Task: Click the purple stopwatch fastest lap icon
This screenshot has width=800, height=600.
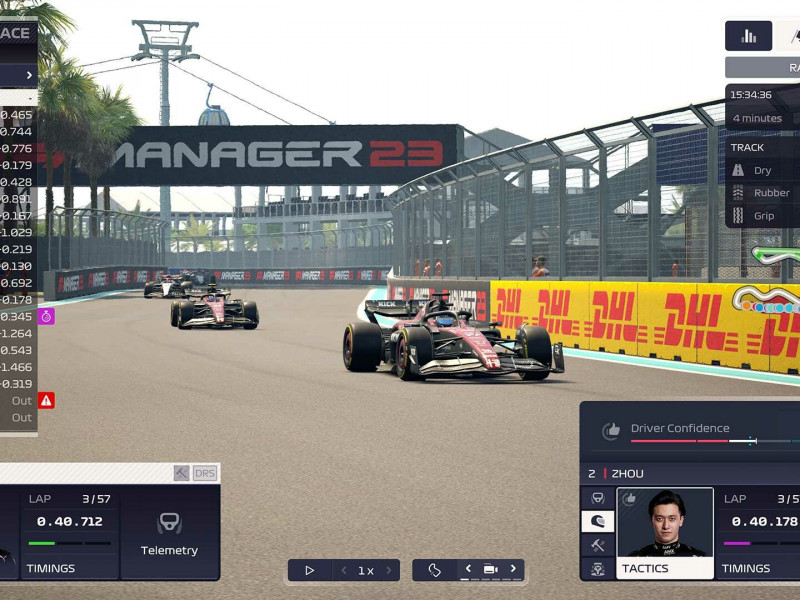Action: (x=46, y=316)
